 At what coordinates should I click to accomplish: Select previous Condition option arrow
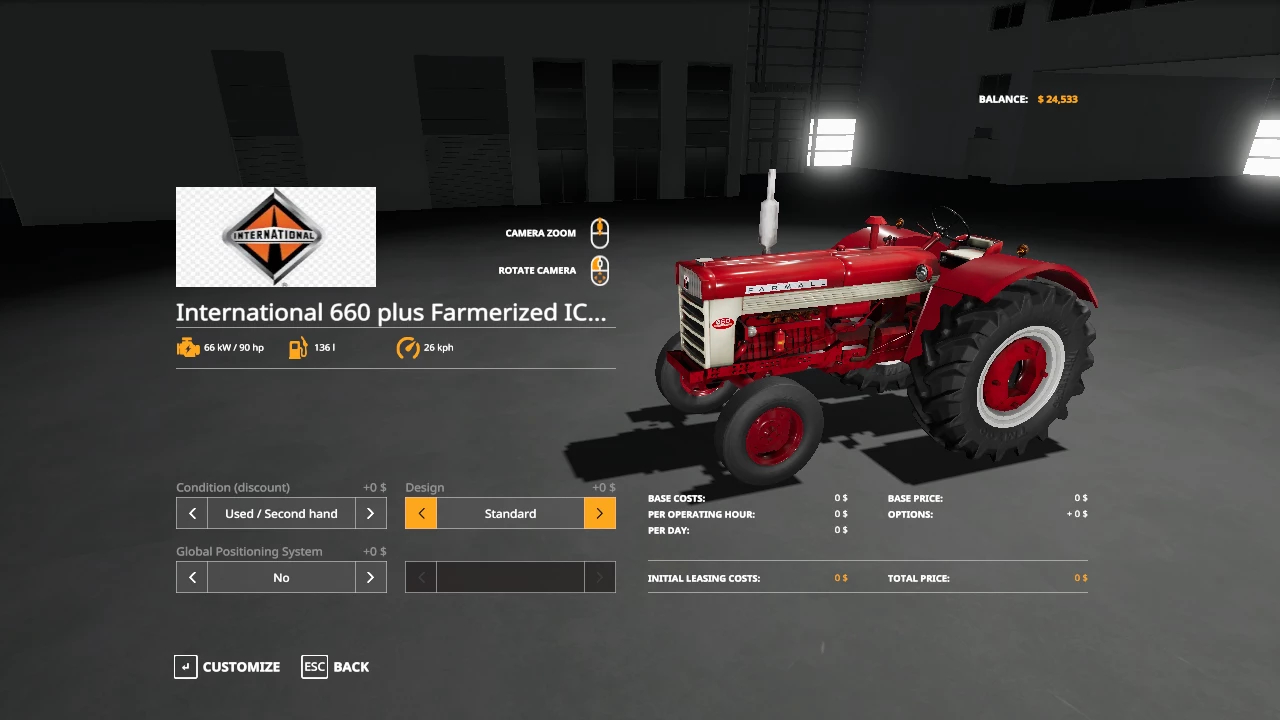(192, 513)
